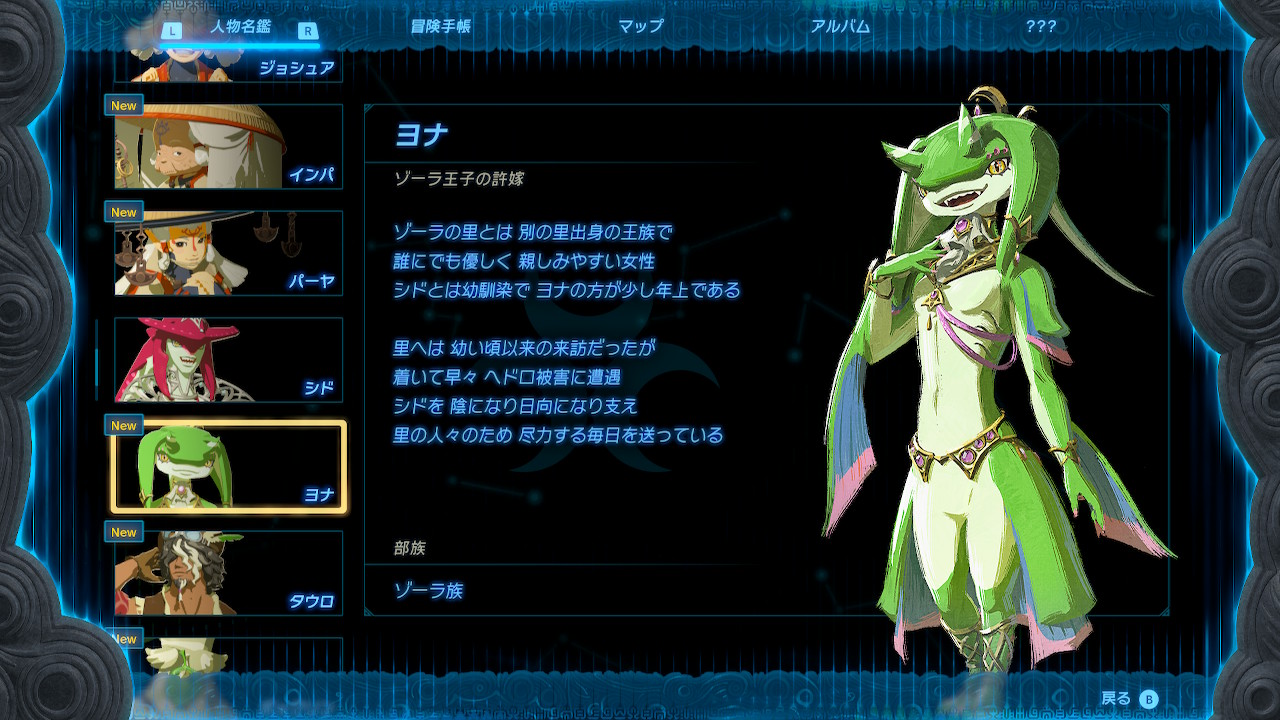Select シド in the character list
Image resolution: width=1280 pixels, height=720 pixels.
tap(229, 360)
